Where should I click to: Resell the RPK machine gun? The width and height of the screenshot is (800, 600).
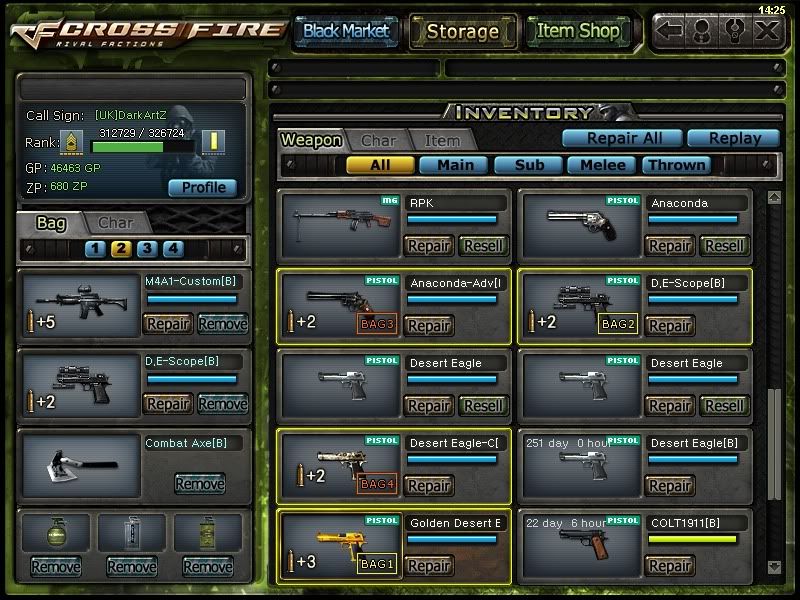pos(484,245)
